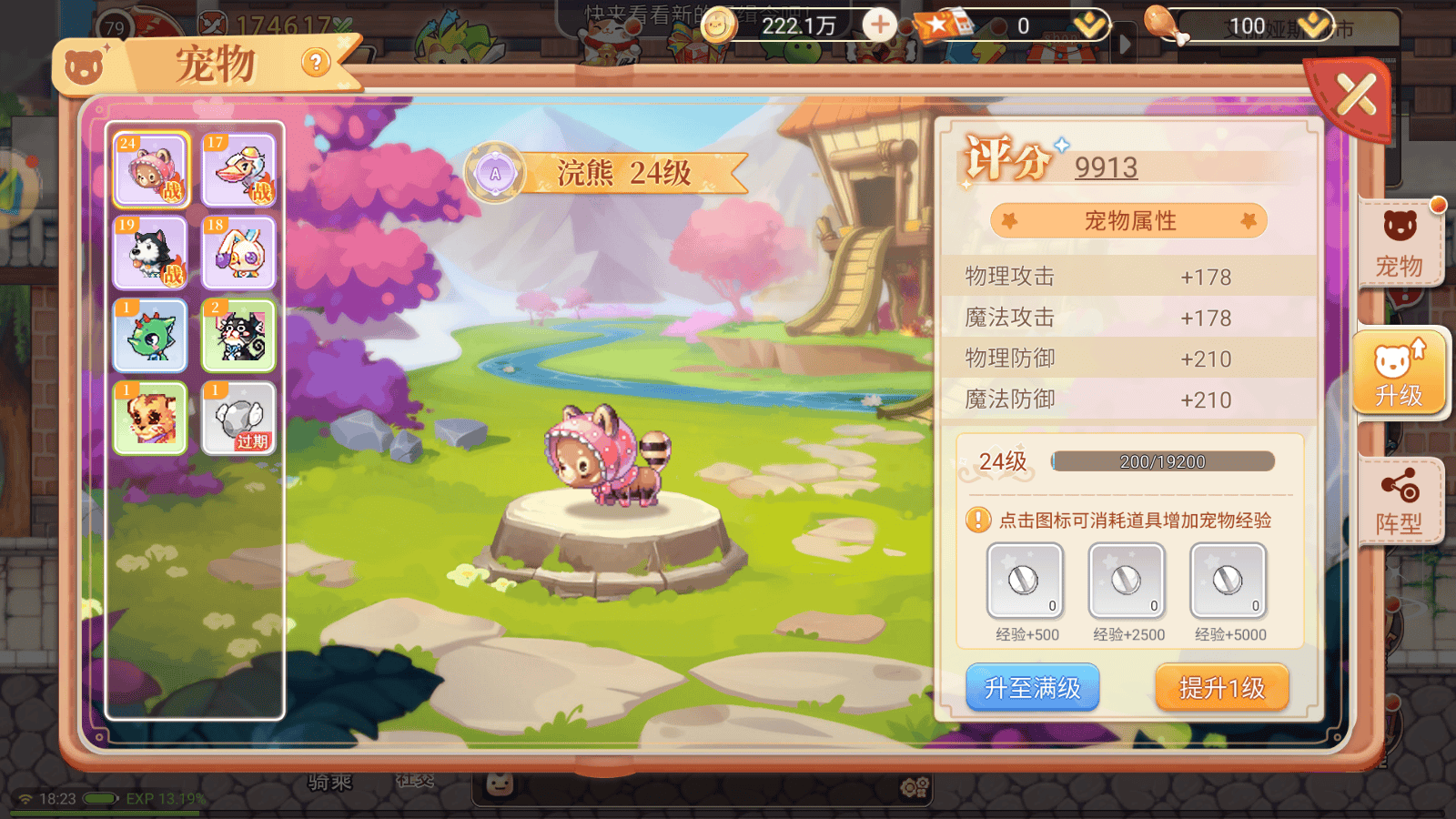Image resolution: width=1456 pixels, height=819 pixels.
Task: Click 升至满级 max level button
Action: 1033,688
